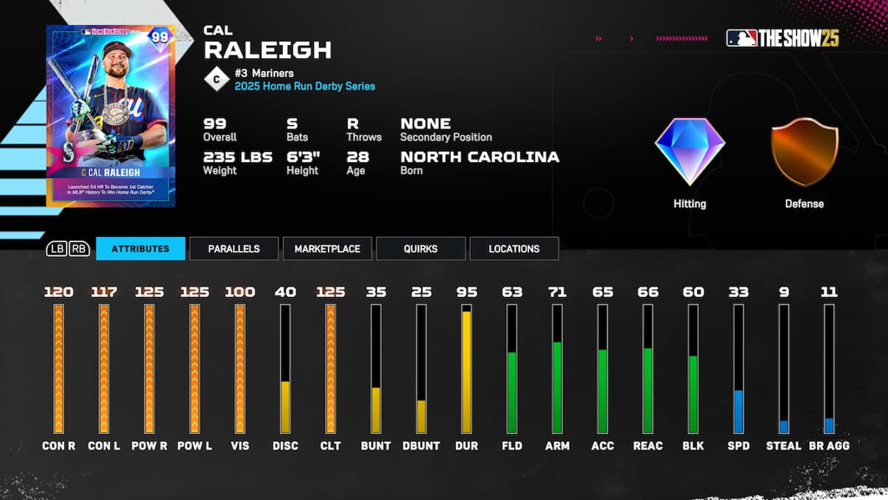This screenshot has width=888, height=500.
Task: View the Locations tab
Action: click(514, 249)
